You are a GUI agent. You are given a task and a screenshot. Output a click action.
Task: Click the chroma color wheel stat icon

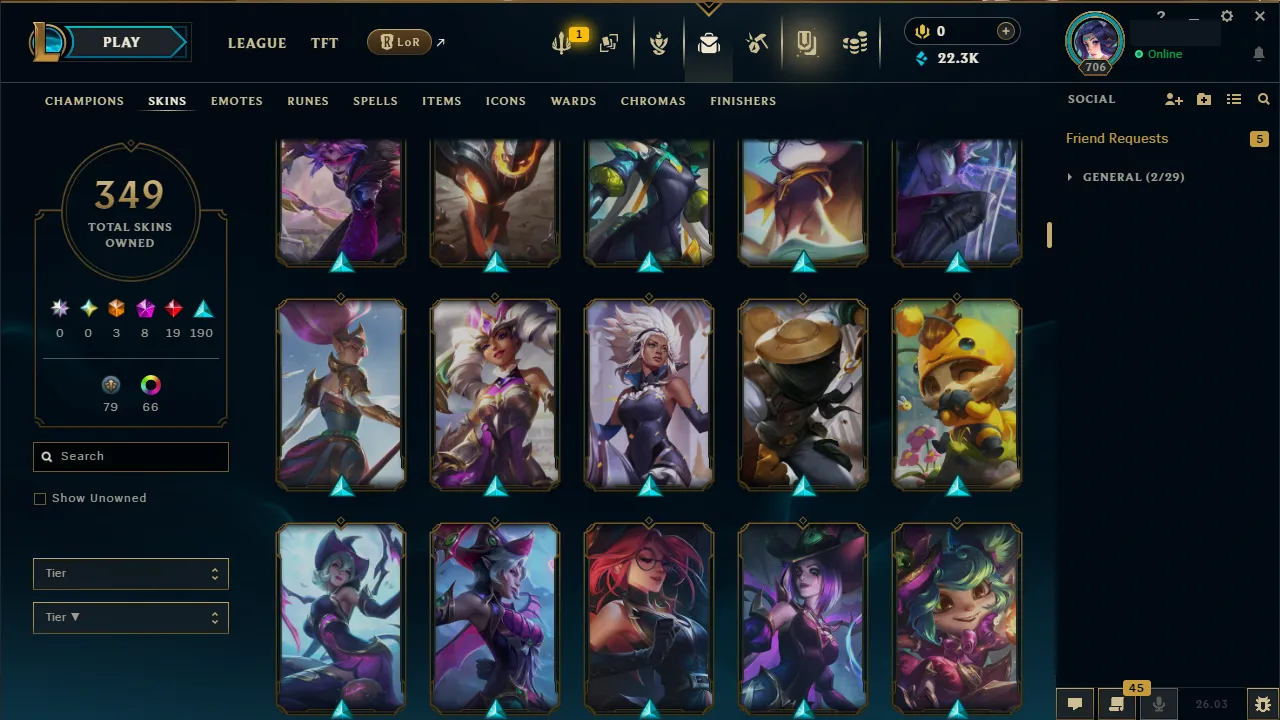pyautogui.click(x=150, y=384)
